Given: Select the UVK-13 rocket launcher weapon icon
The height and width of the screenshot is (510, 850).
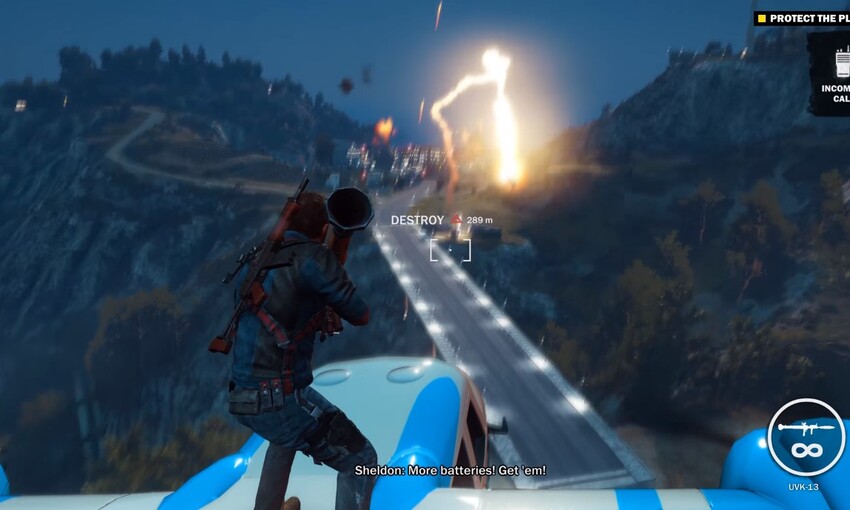Looking at the screenshot, I should [806, 437].
